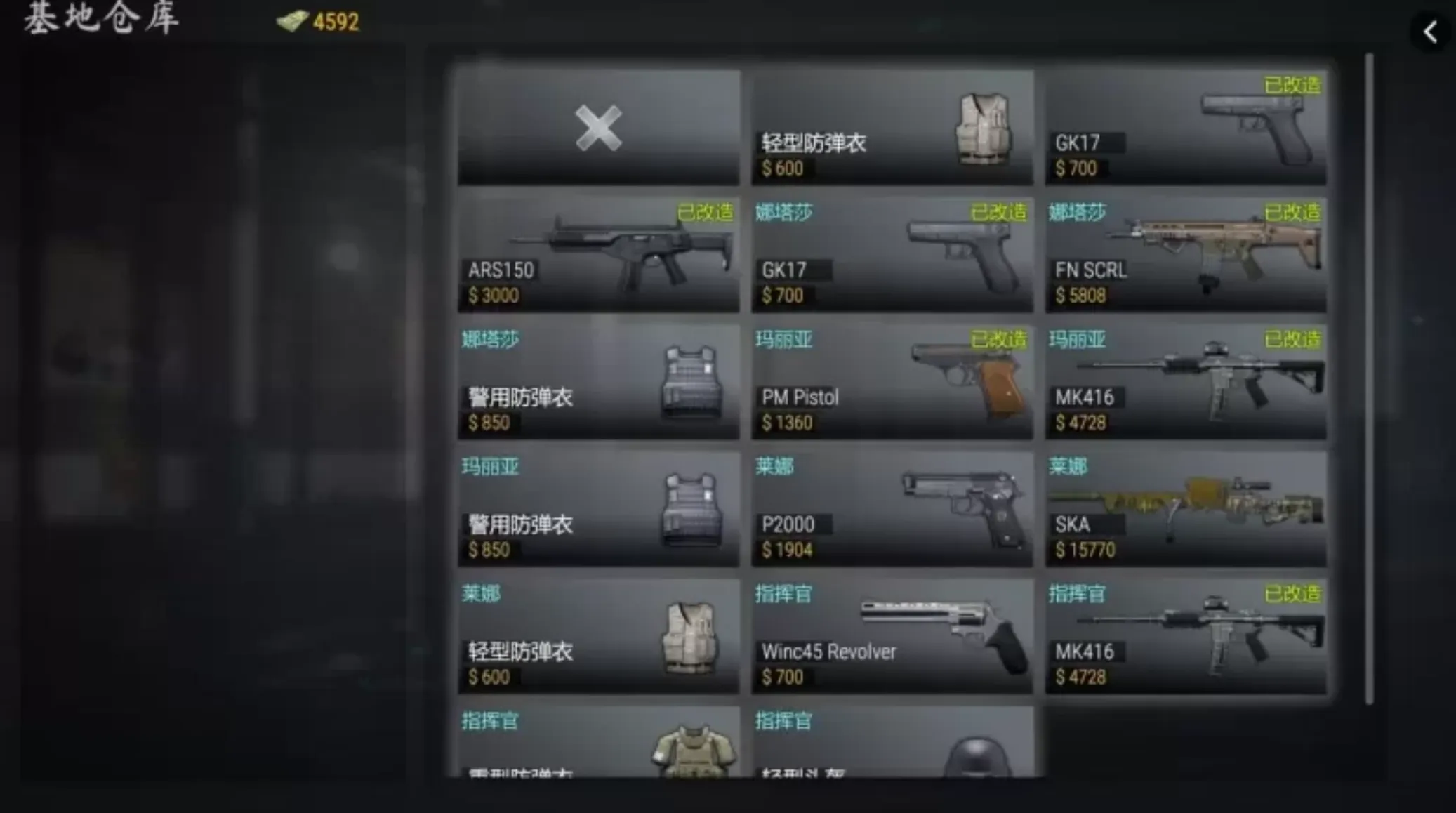The image size is (1456, 813).
Task: Click the warehouse list scrollbar
Action: click(x=1369, y=379)
